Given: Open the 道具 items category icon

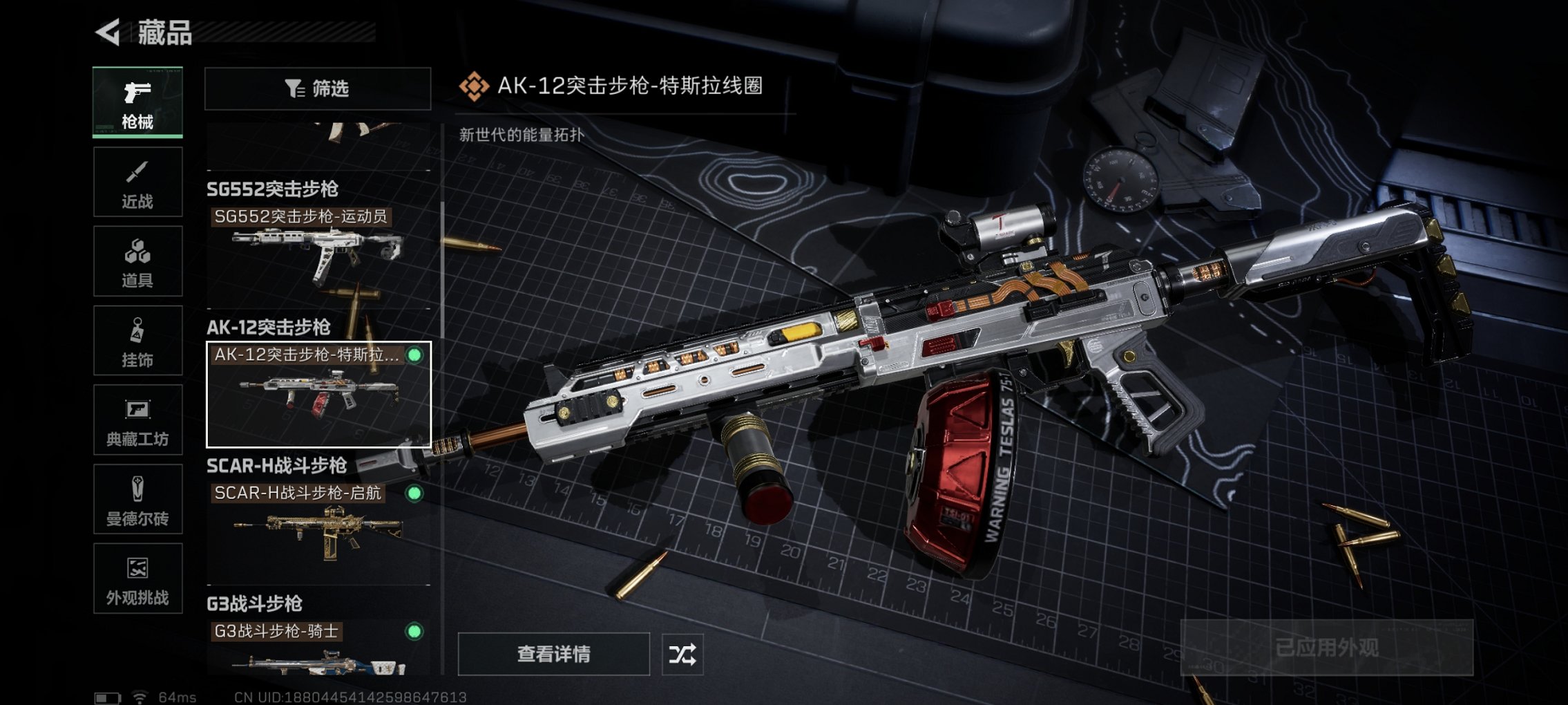Looking at the screenshot, I should click(137, 261).
